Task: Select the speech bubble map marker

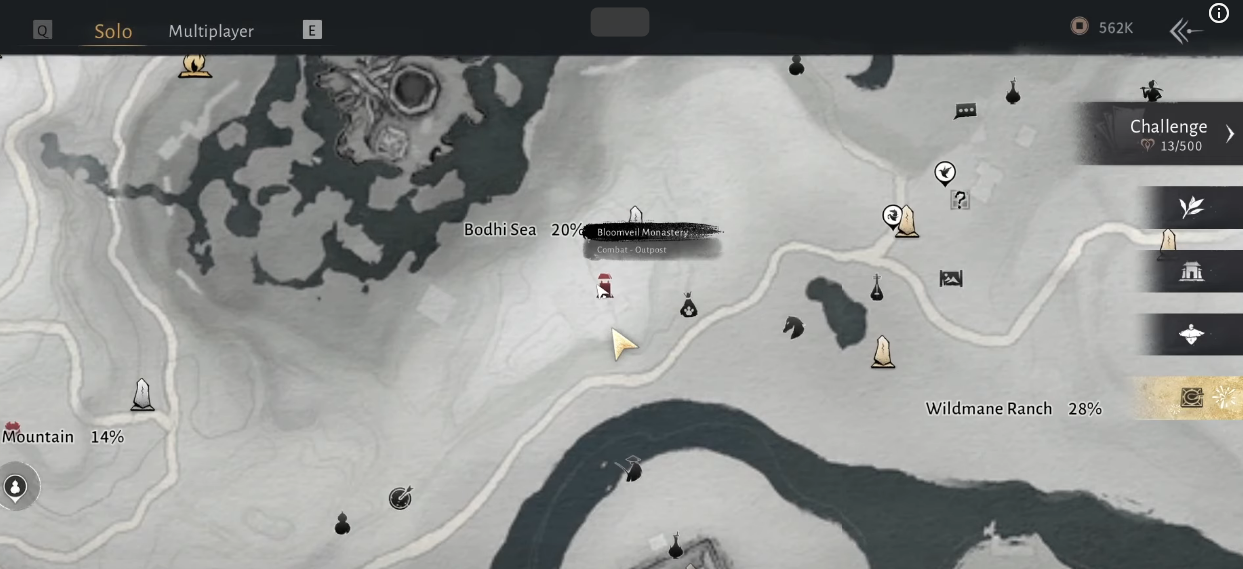Action: point(965,111)
